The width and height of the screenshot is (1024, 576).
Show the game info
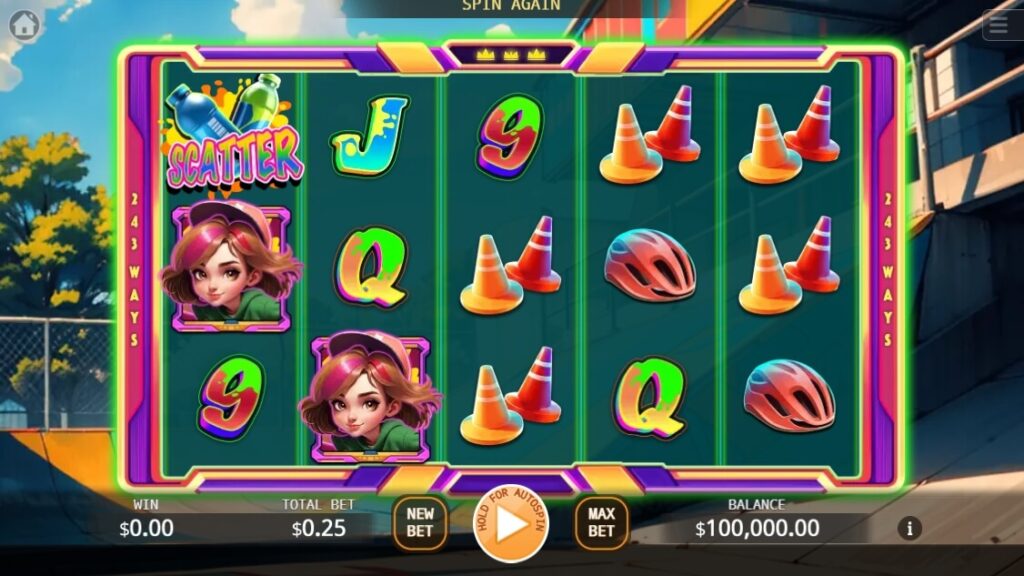[x=909, y=528]
